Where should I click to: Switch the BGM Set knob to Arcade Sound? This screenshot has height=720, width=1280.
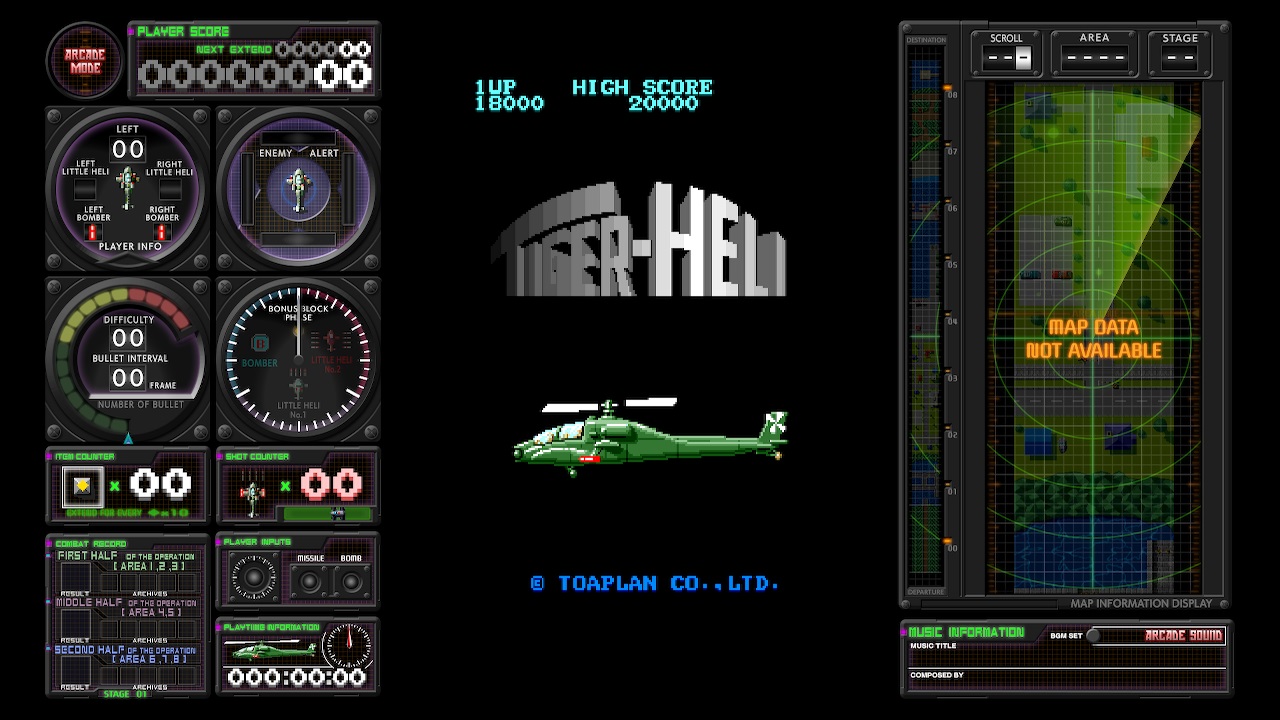tap(1092, 635)
